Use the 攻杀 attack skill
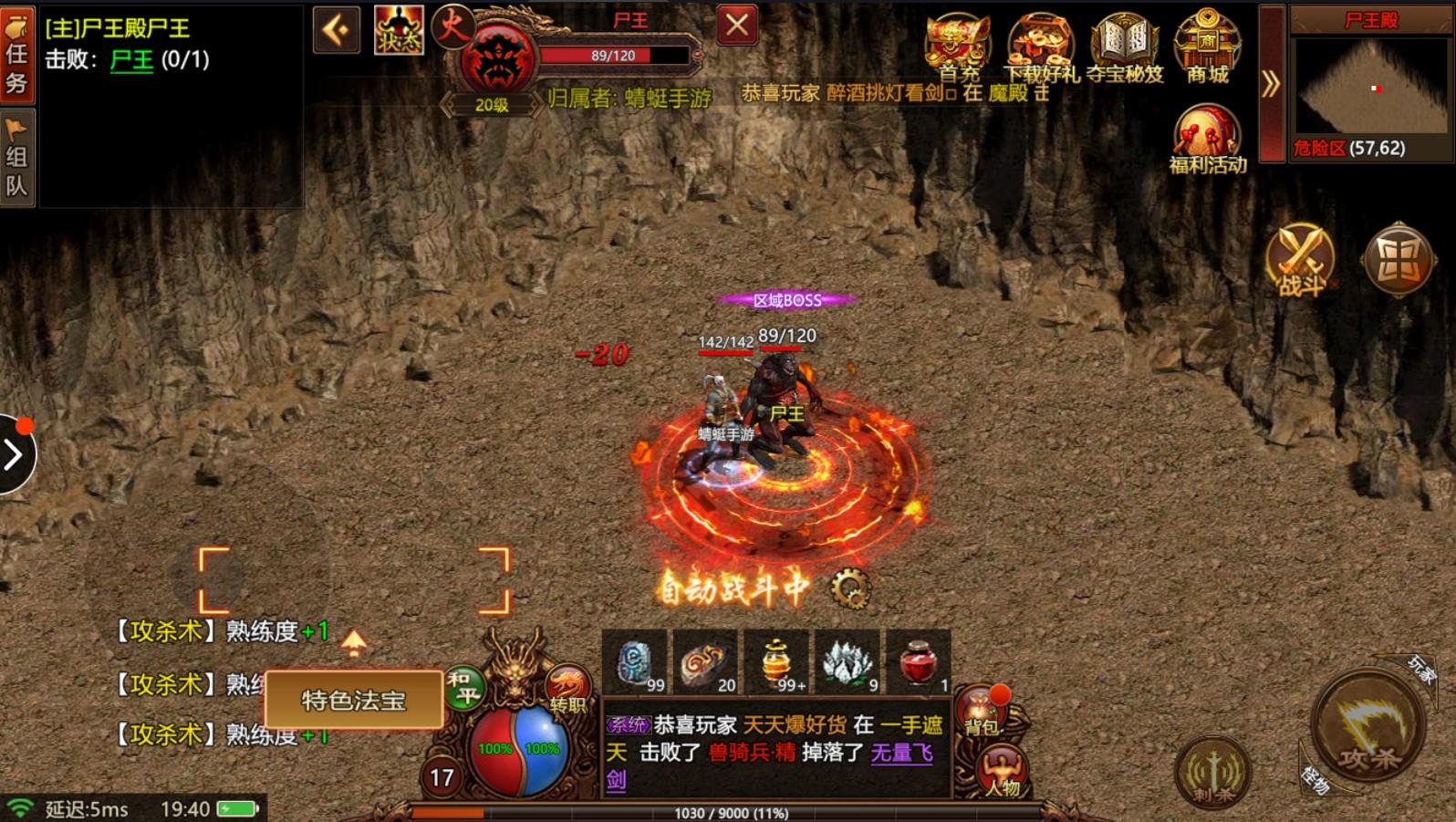 (x=1367, y=727)
